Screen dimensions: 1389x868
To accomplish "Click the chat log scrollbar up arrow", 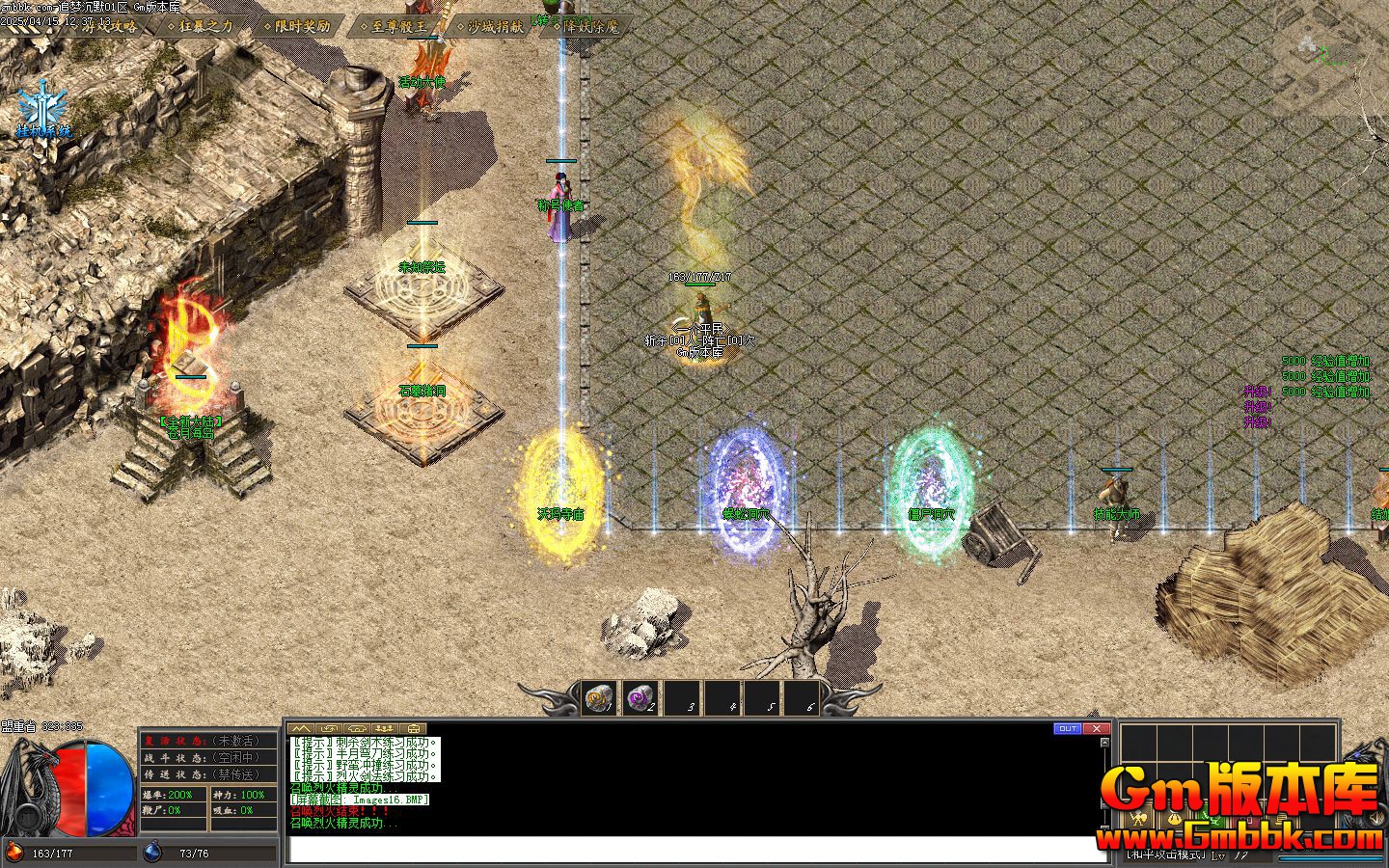I will [x=1104, y=742].
